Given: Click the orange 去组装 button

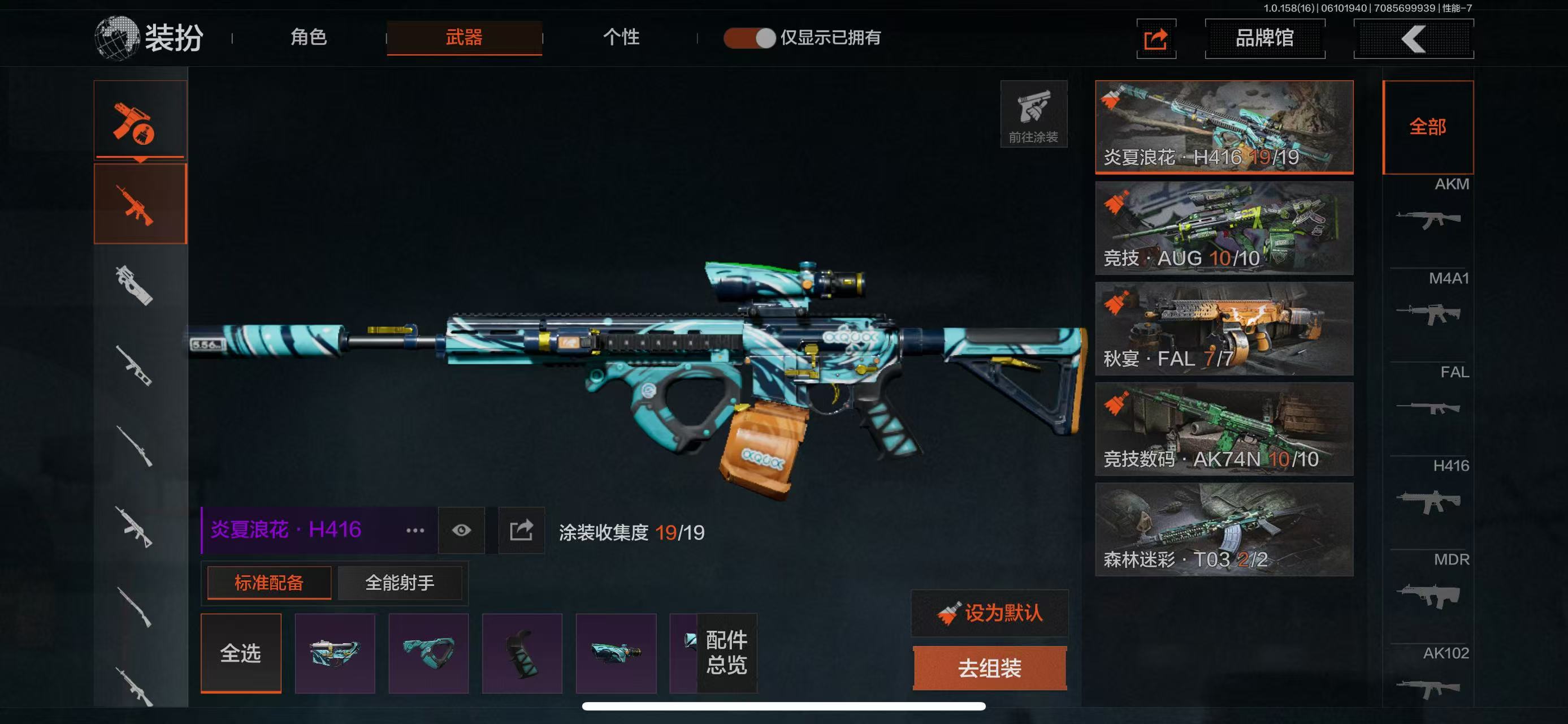Looking at the screenshot, I should click(x=989, y=668).
